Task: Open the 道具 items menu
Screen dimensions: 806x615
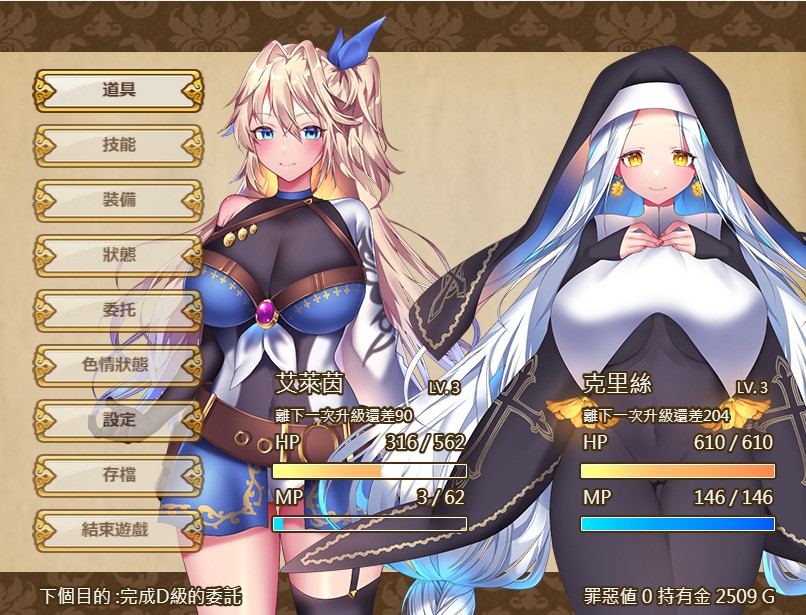Action: click(x=118, y=90)
